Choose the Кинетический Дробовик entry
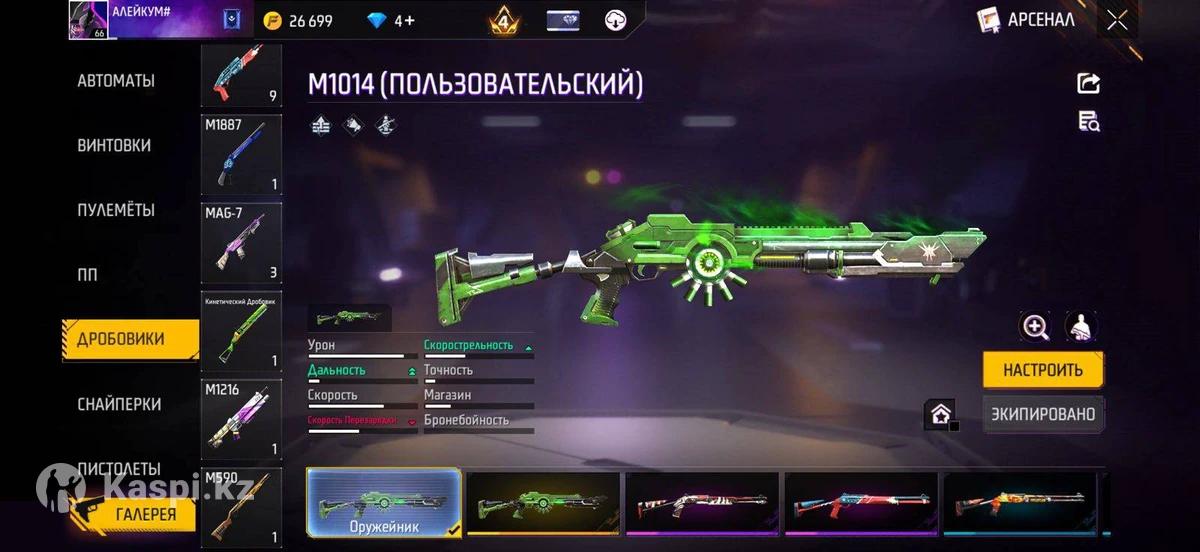This screenshot has height=552, width=1200. [x=241, y=331]
